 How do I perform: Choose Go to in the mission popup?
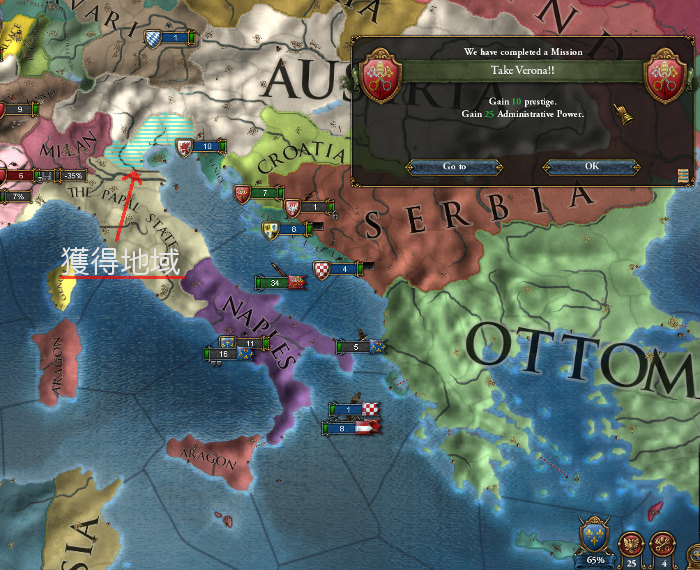coord(455,166)
